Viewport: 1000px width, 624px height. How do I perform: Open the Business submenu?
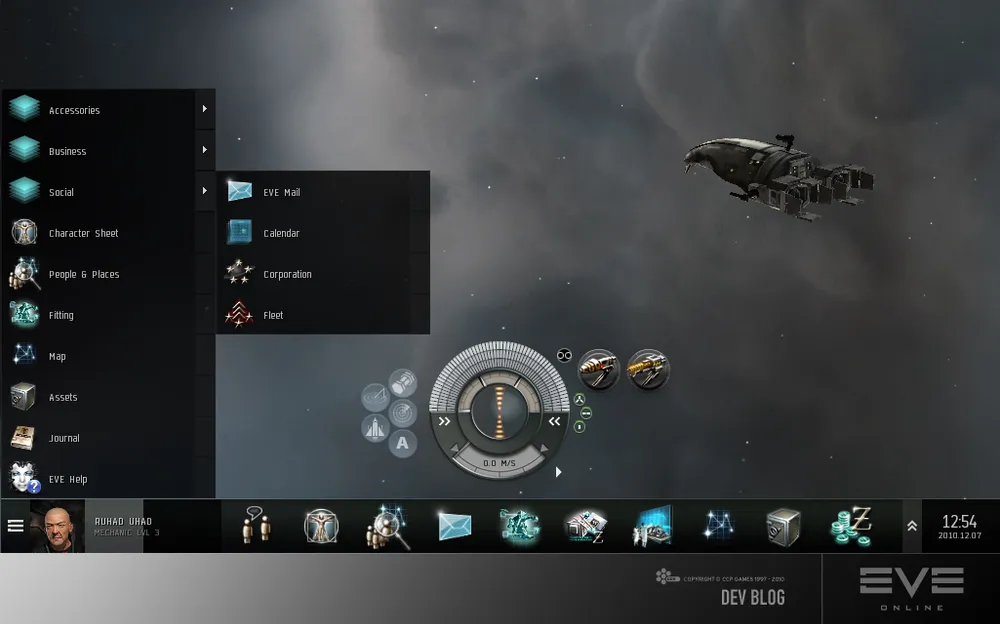[x=68, y=151]
